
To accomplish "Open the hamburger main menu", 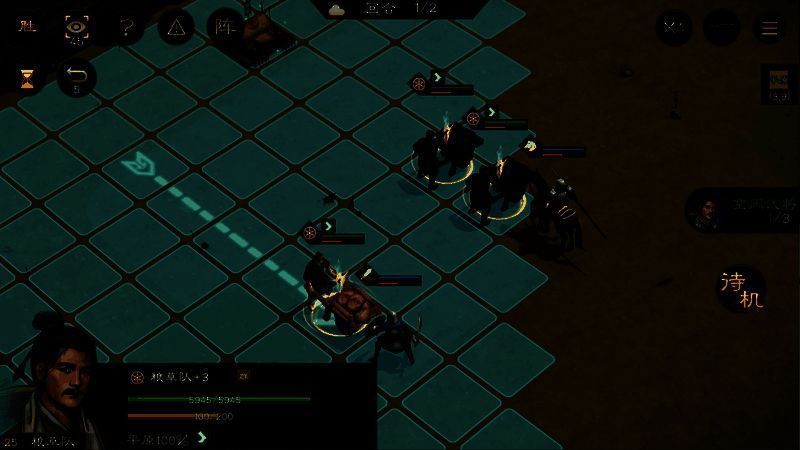I will point(770,28).
